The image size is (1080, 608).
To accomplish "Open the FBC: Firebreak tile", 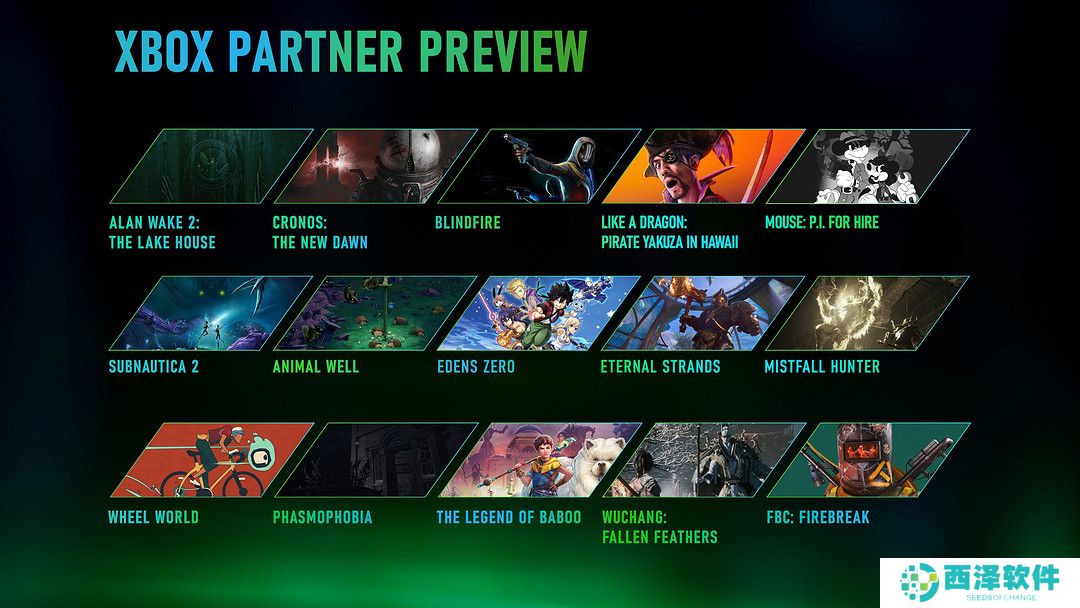I will click(x=866, y=460).
